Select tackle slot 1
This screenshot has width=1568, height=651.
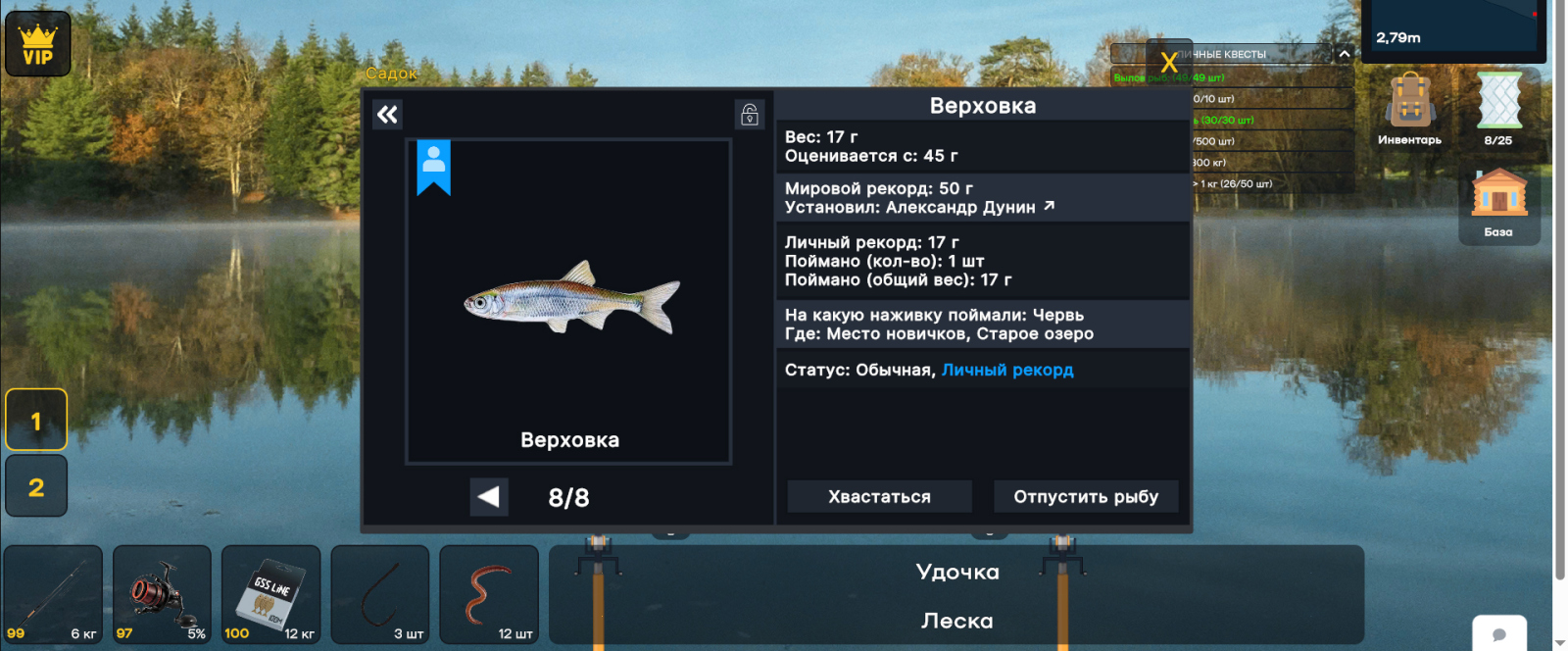[x=36, y=421]
